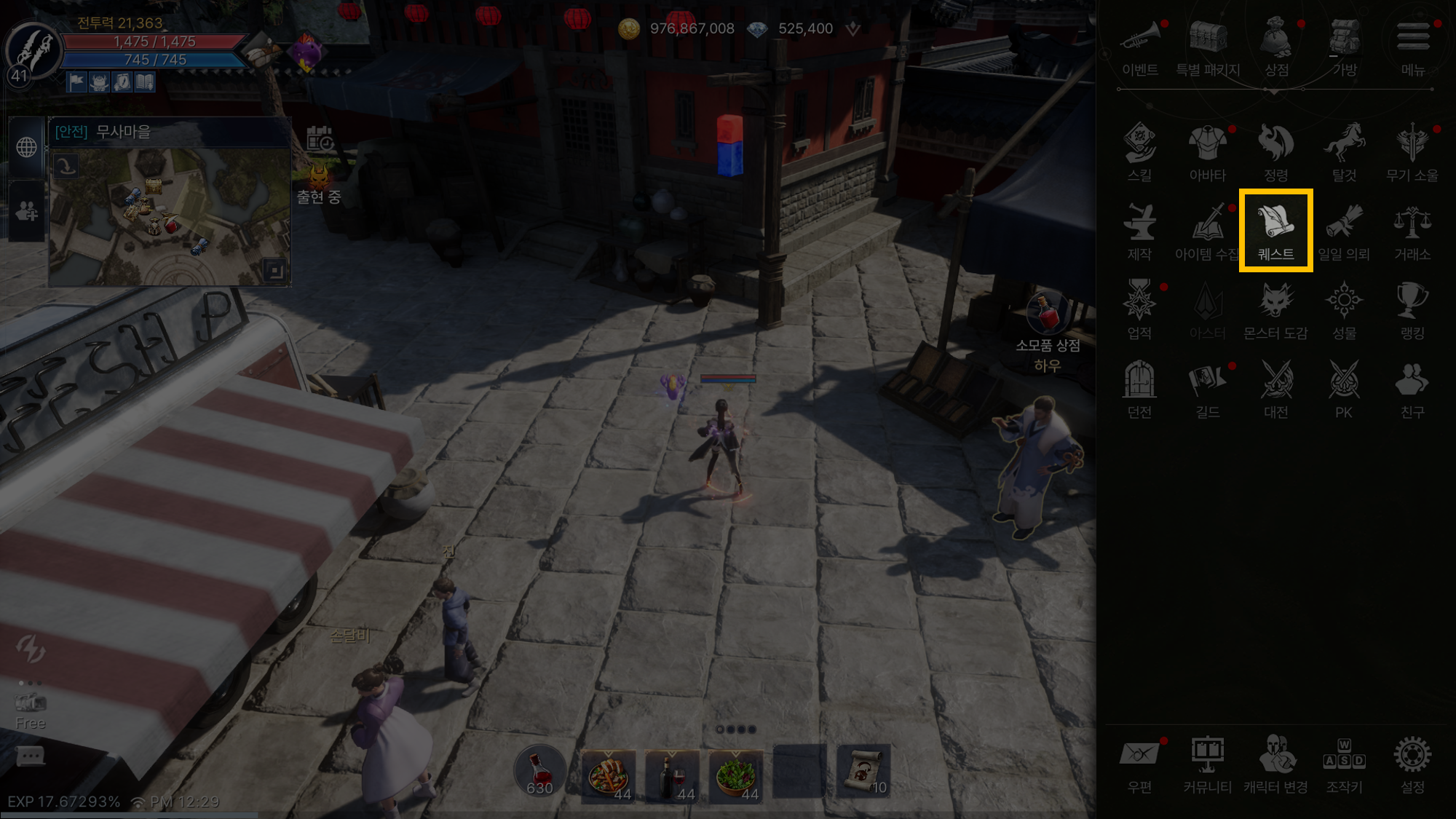Open the 제작 crafting menu
1456x819 pixels.
tap(1139, 230)
